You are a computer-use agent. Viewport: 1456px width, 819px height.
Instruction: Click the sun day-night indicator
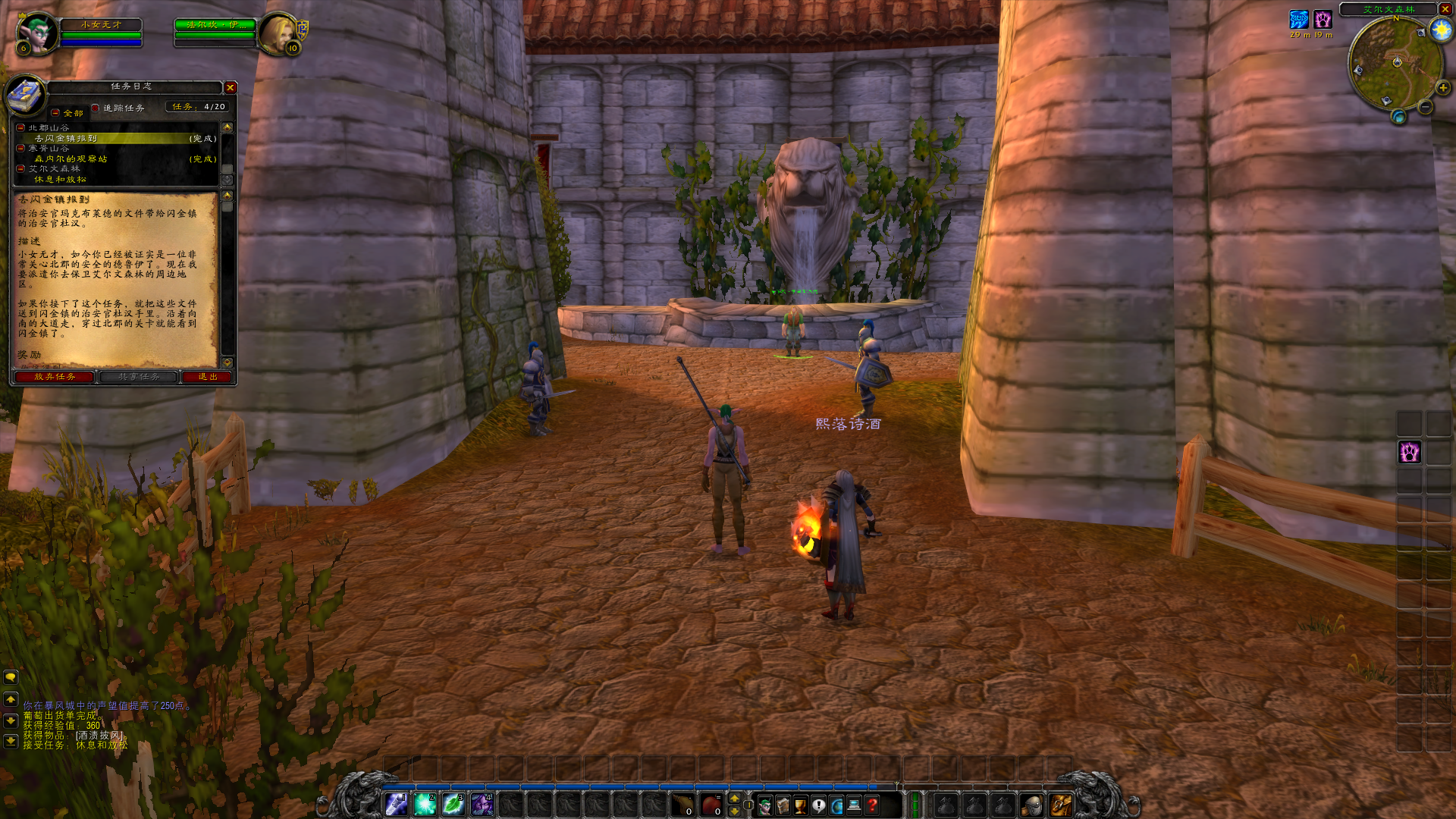tap(1440, 30)
